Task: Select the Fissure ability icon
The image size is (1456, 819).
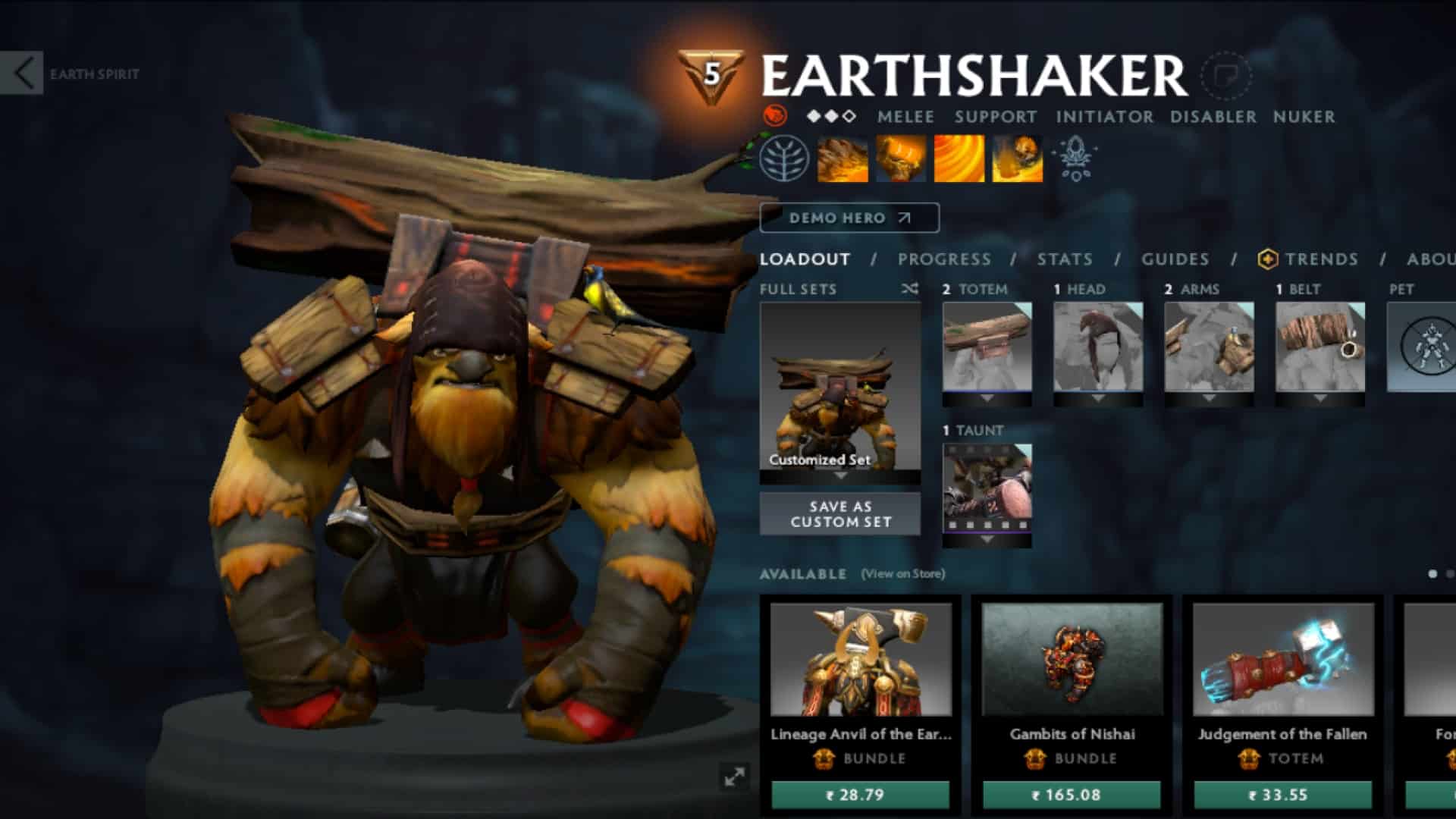Action: click(842, 159)
